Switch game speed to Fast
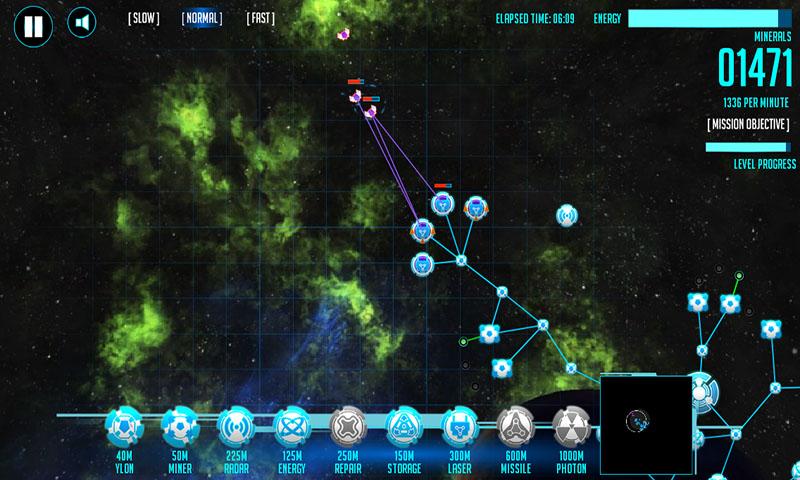The image size is (800, 480). pos(260,18)
